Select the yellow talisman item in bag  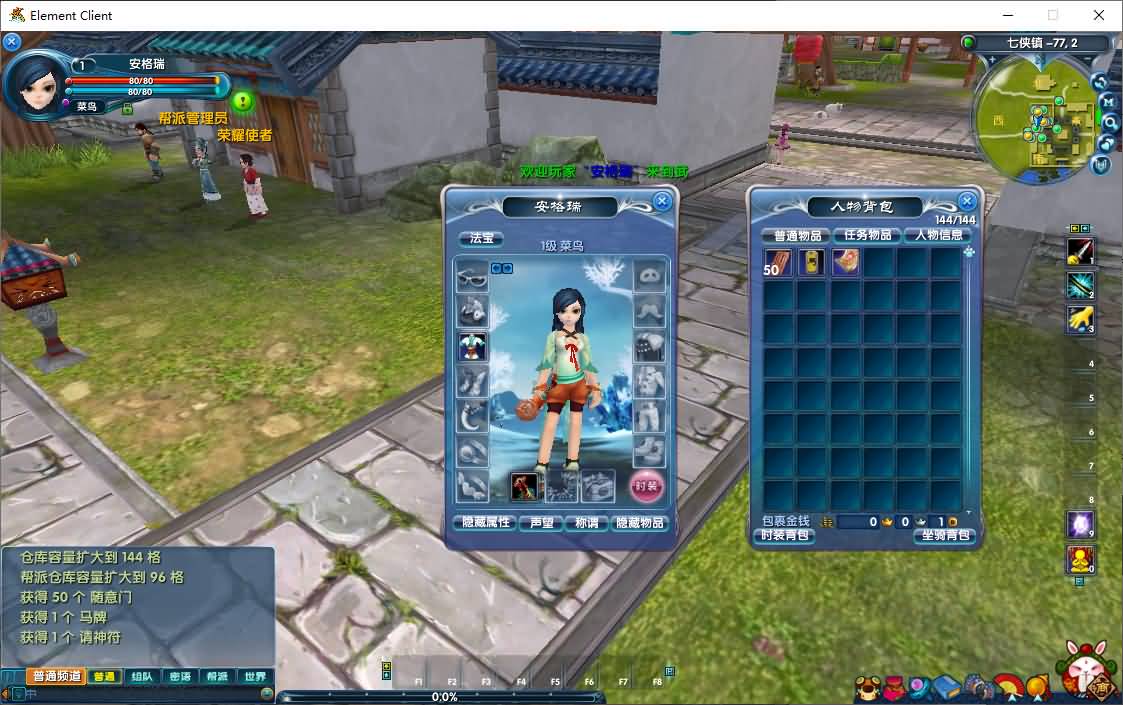[812, 263]
